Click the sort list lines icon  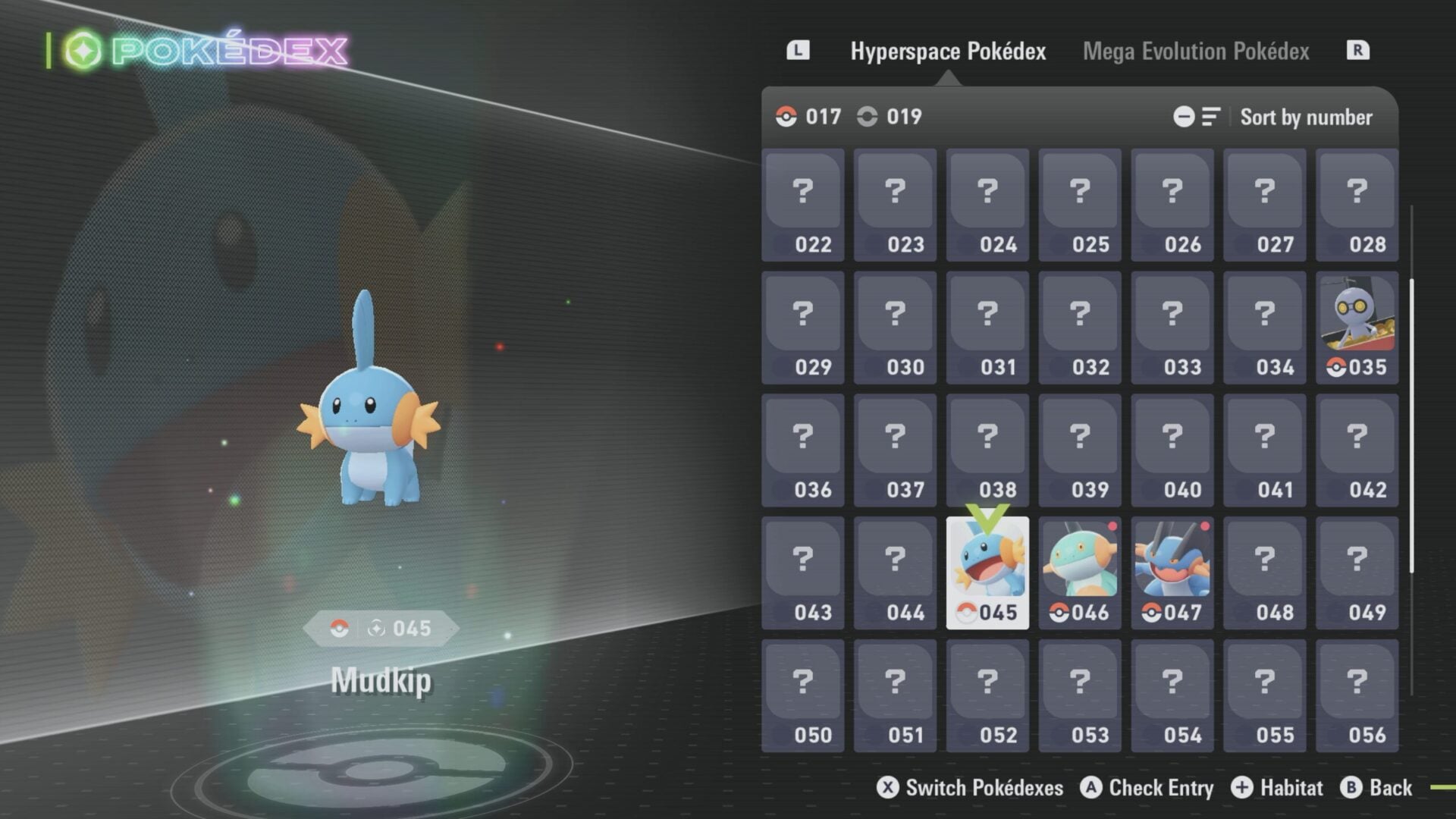pos(1211,117)
